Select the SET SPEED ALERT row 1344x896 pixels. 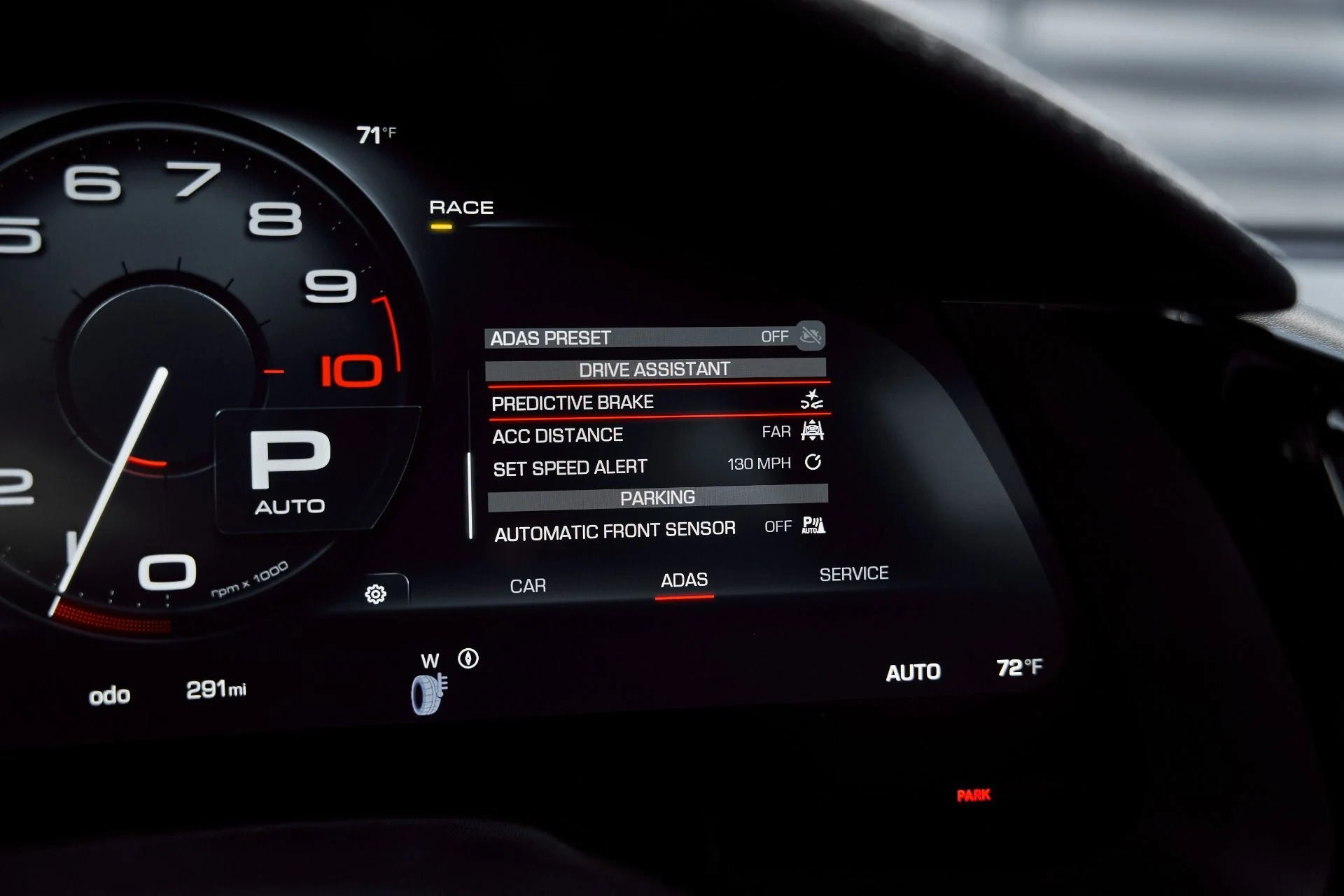[657, 466]
